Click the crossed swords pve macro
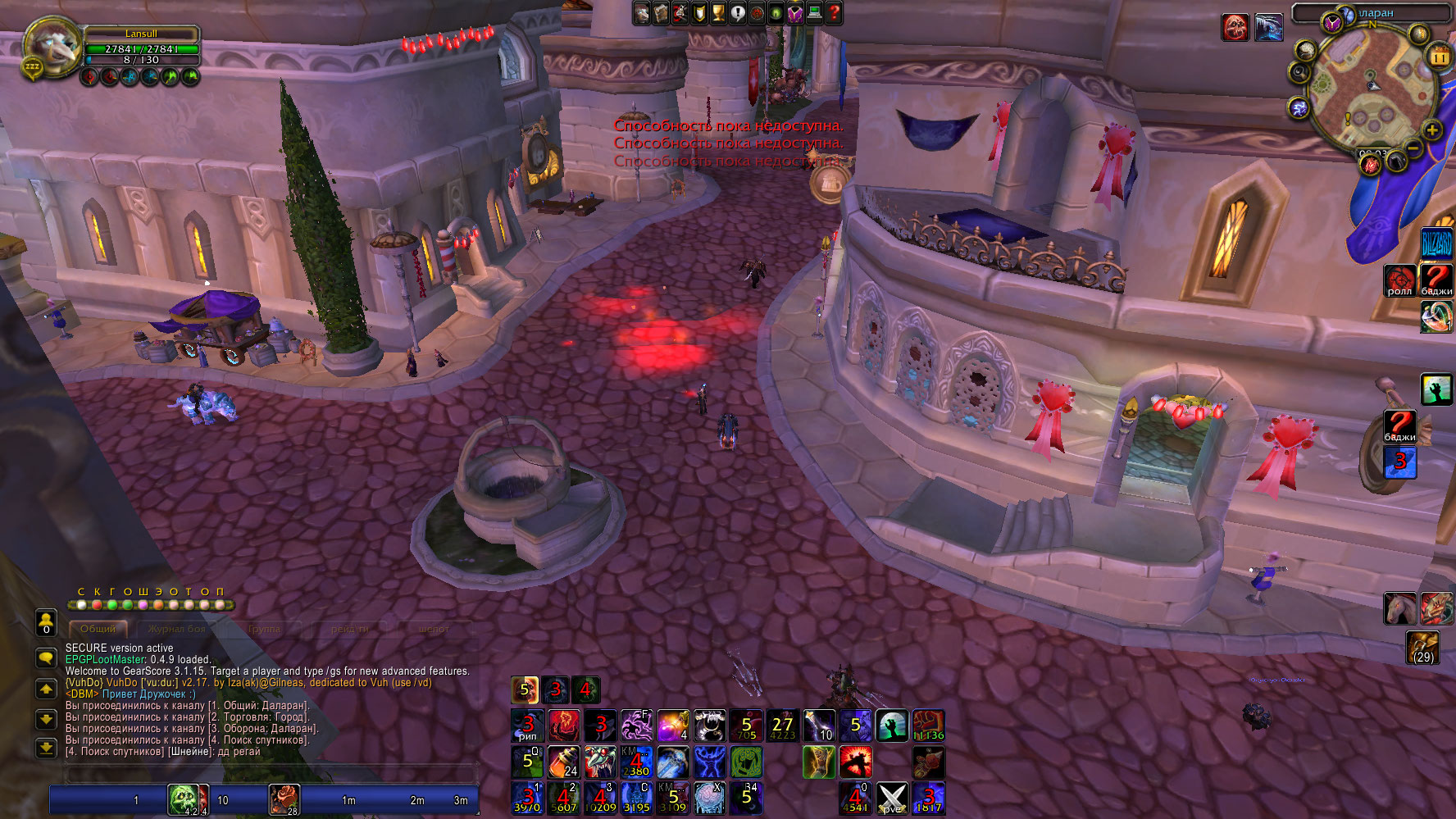The image size is (1456, 819). pyautogui.click(x=892, y=798)
